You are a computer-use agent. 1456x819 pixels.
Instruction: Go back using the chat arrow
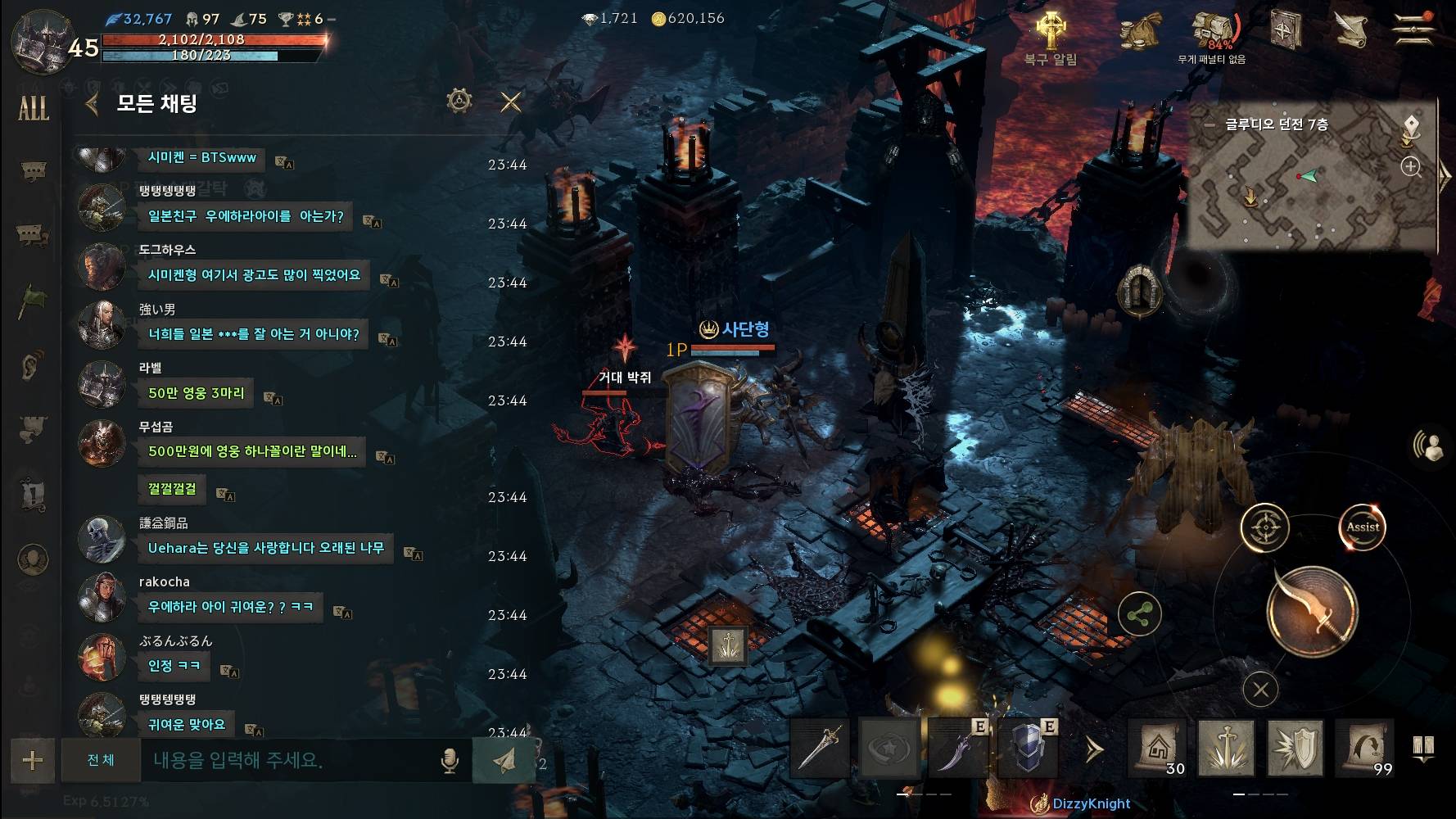tap(92, 103)
